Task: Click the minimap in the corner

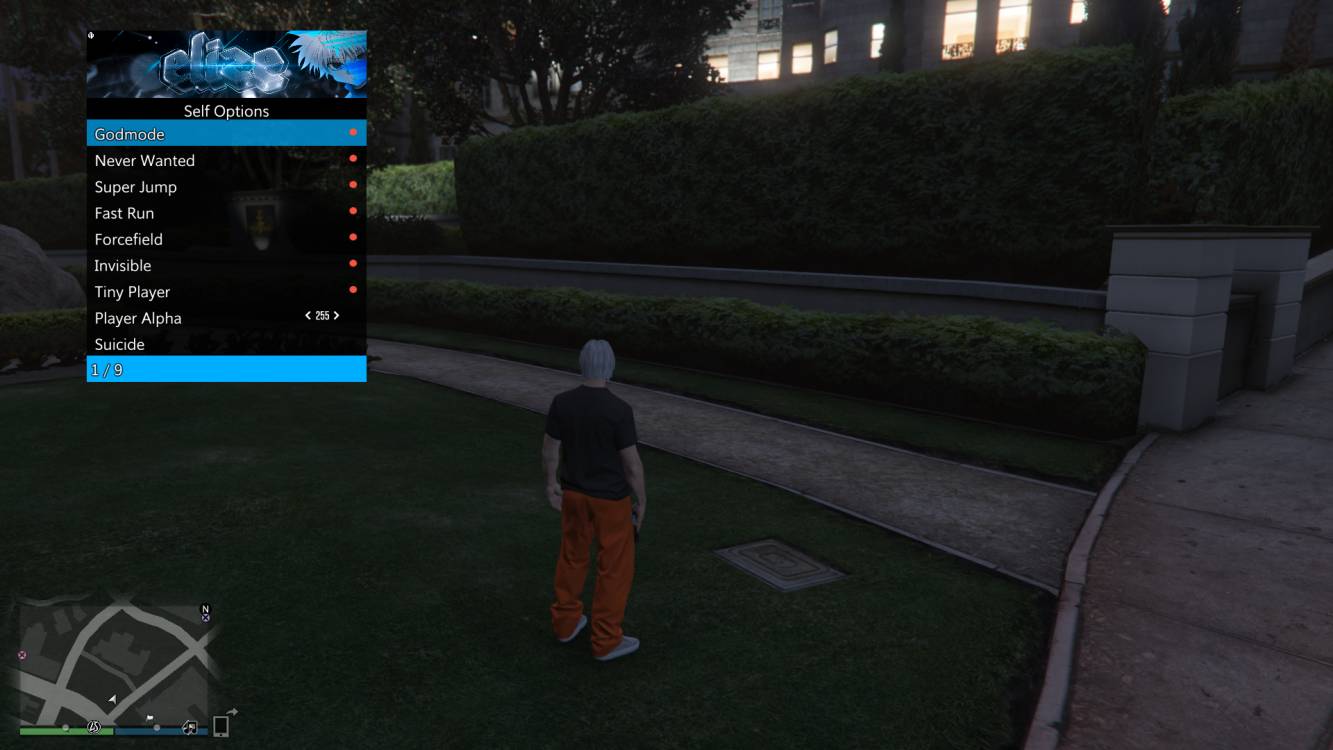Action: (114, 658)
